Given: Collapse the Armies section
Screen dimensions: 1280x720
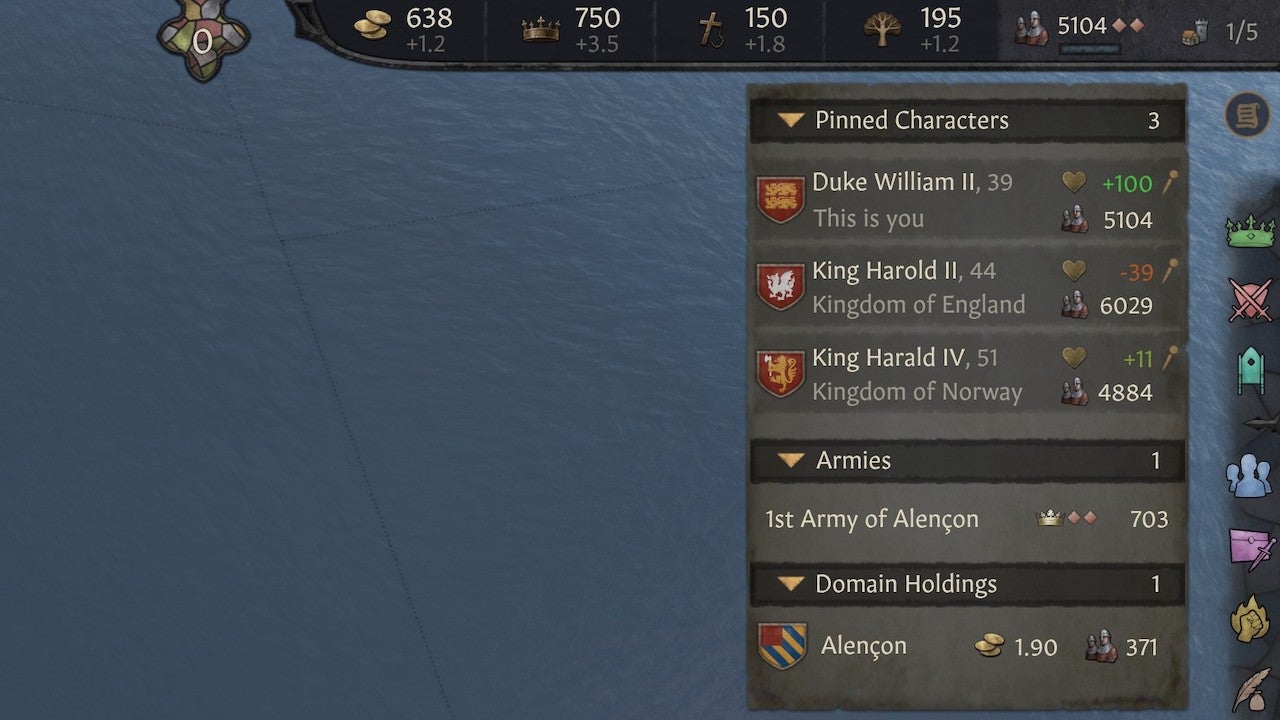Looking at the screenshot, I should (790, 461).
